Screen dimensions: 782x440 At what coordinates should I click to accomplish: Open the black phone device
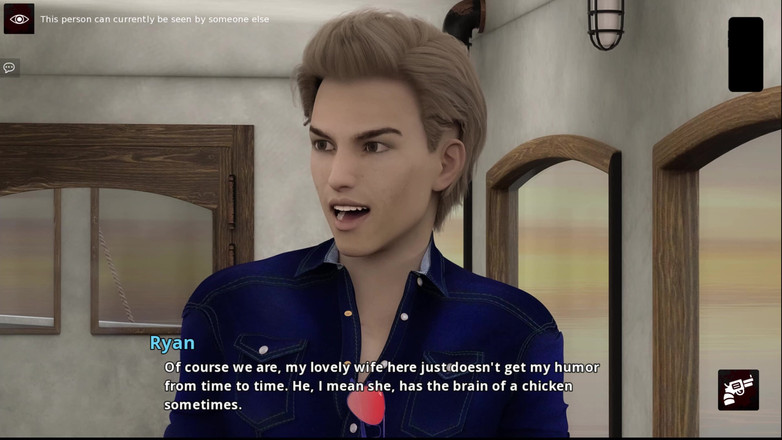click(x=745, y=54)
